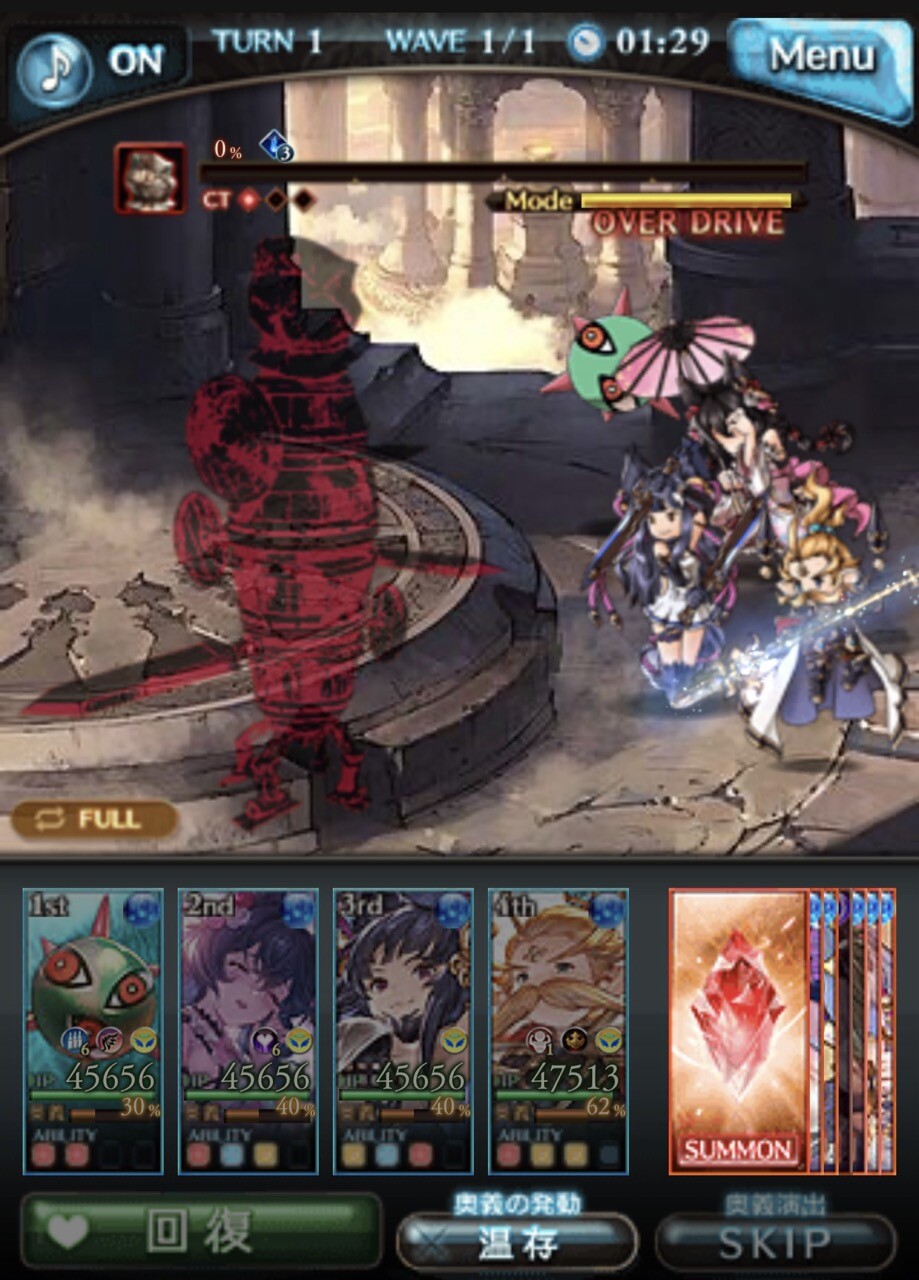The width and height of the screenshot is (919, 1280).
Task: Toggle the music ON button
Action: (100, 60)
